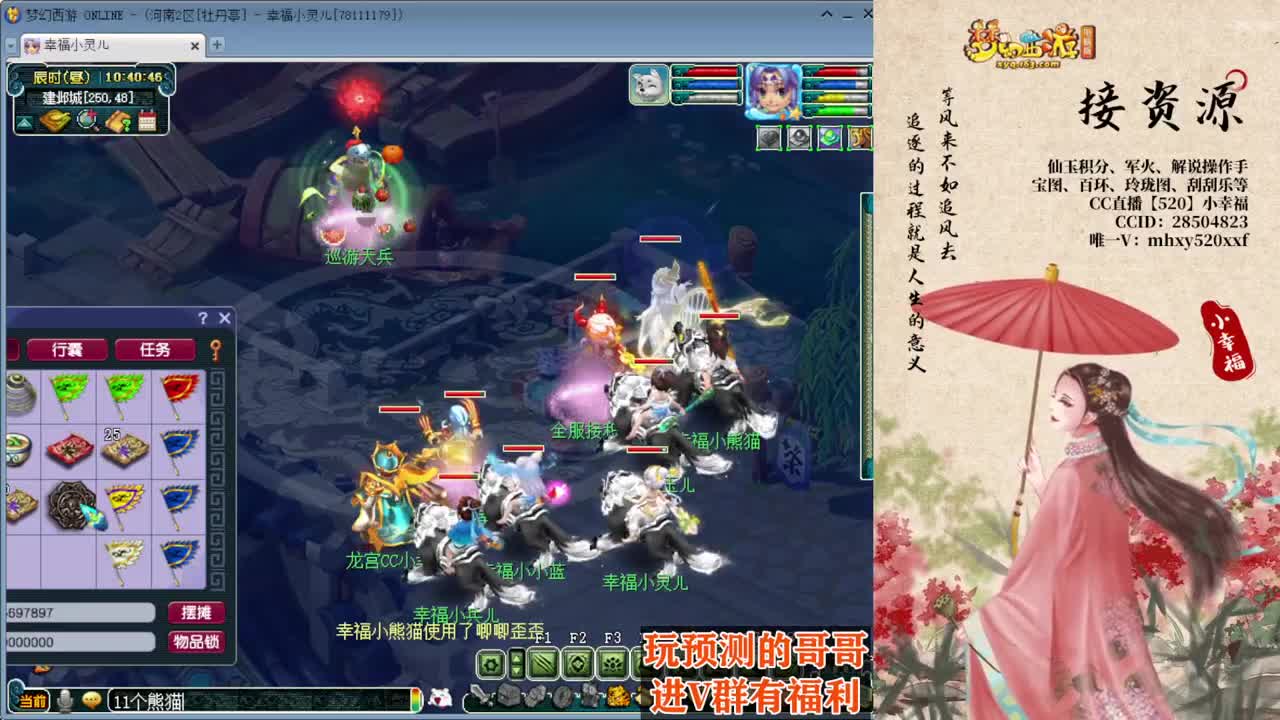Select the F1 skill on the hotbar

click(543, 663)
